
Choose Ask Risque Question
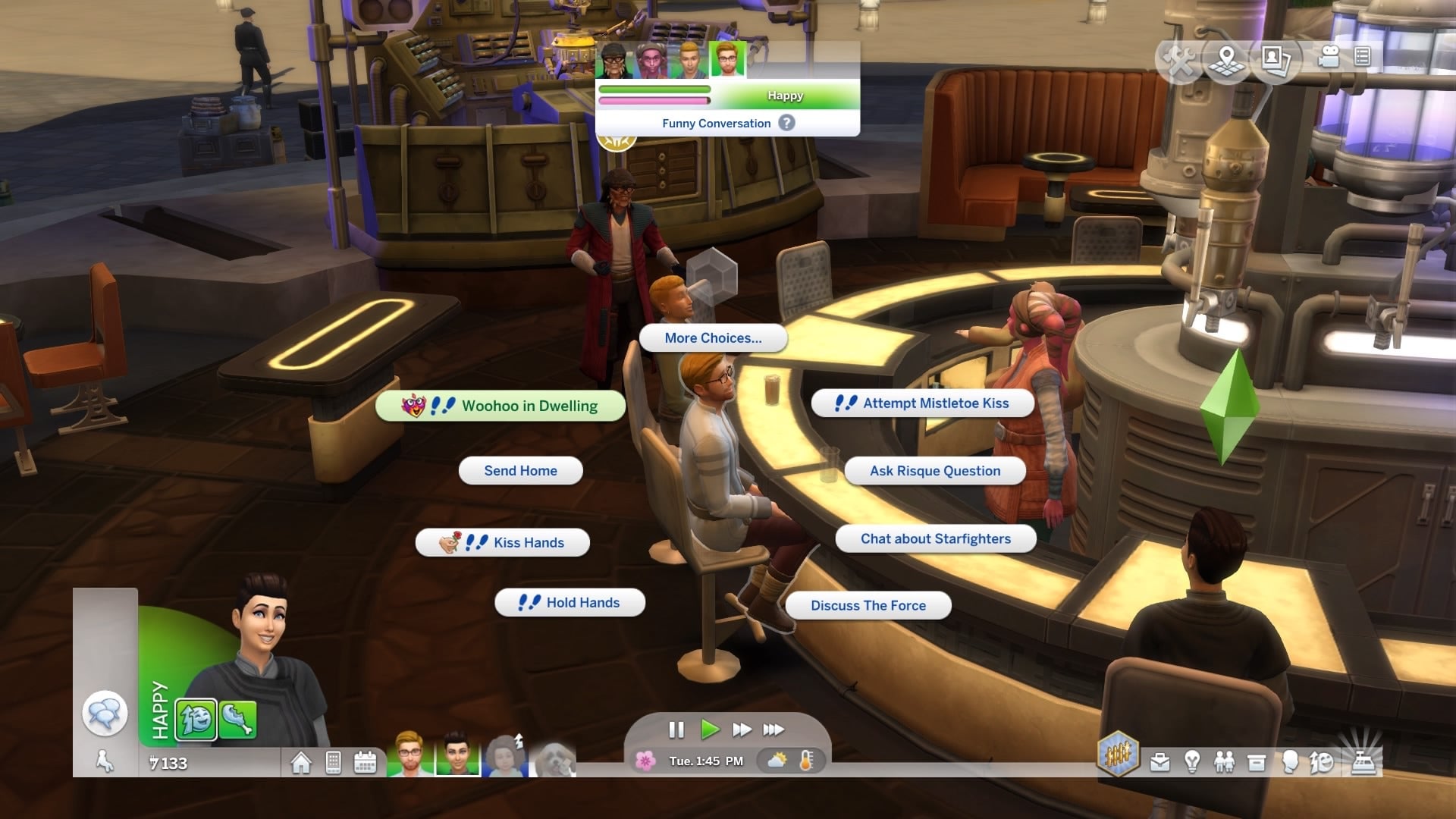coord(934,471)
